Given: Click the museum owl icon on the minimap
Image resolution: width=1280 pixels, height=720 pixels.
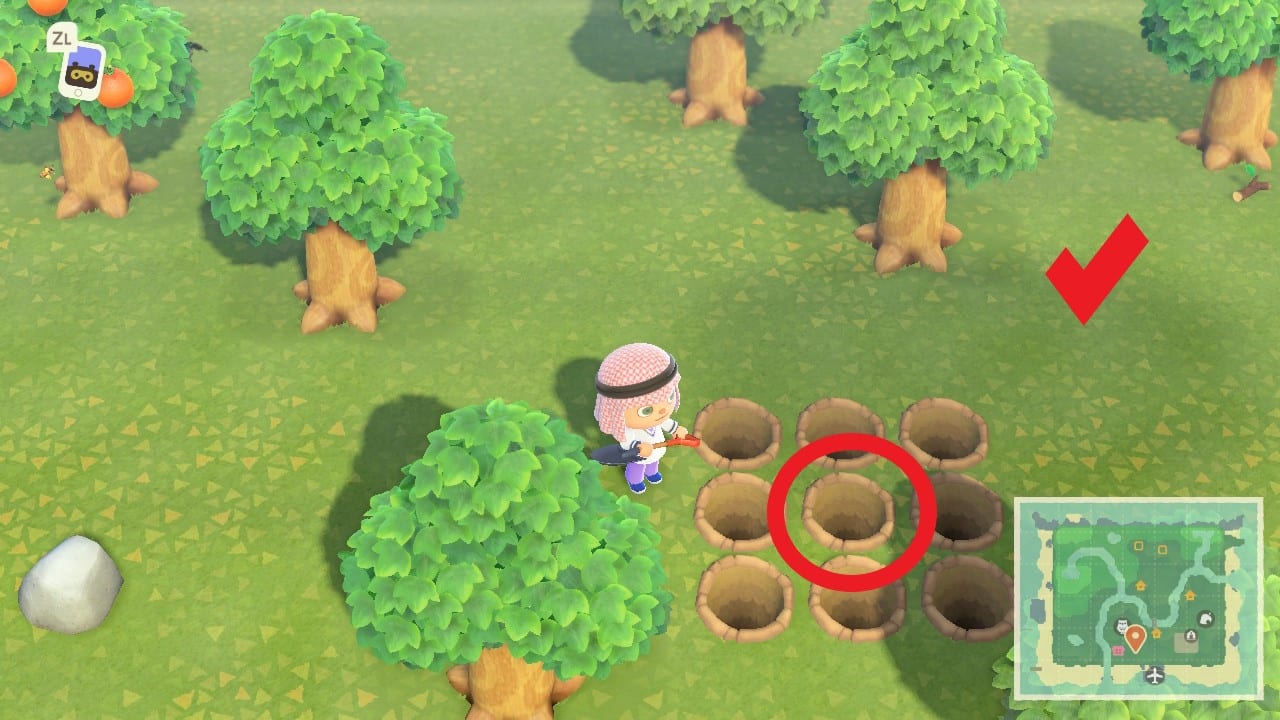Looking at the screenshot, I should (1122, 624).
